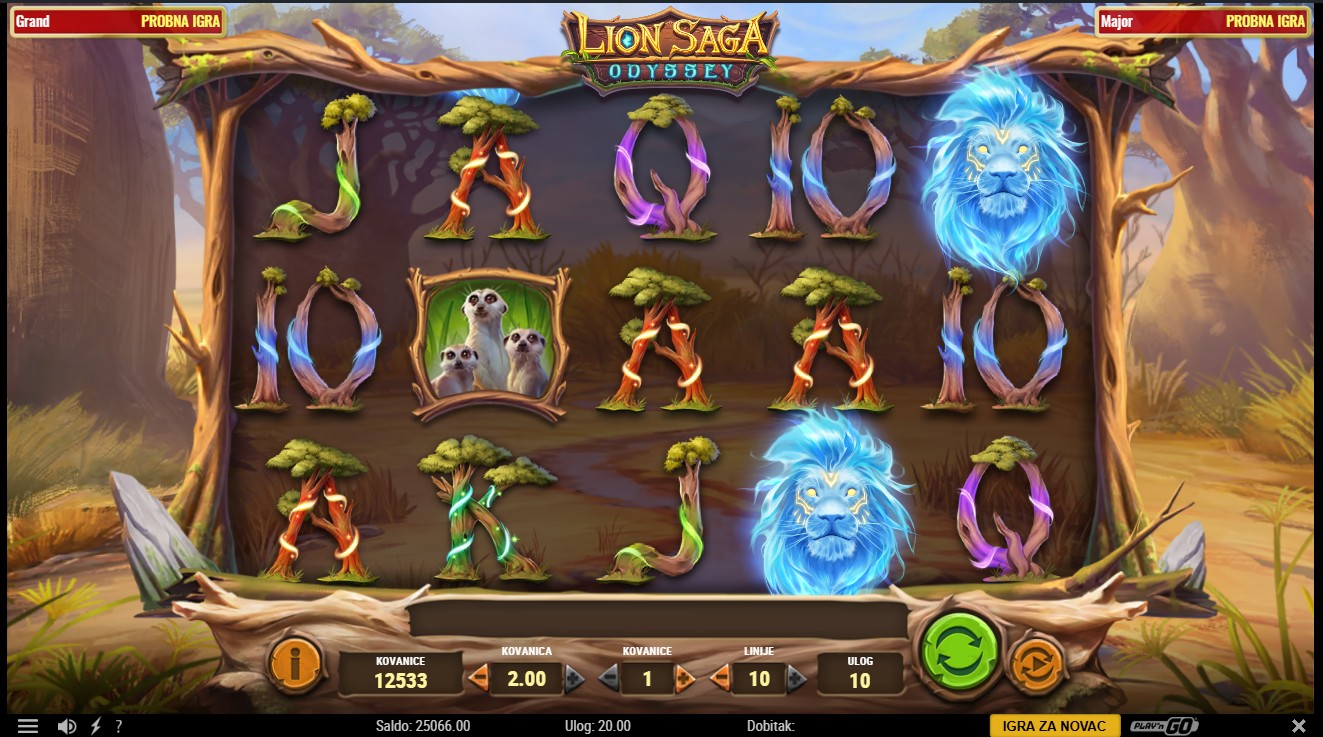1323x737 pixels.
Task: Start autoplay with the orange button
Action: 1035,664
